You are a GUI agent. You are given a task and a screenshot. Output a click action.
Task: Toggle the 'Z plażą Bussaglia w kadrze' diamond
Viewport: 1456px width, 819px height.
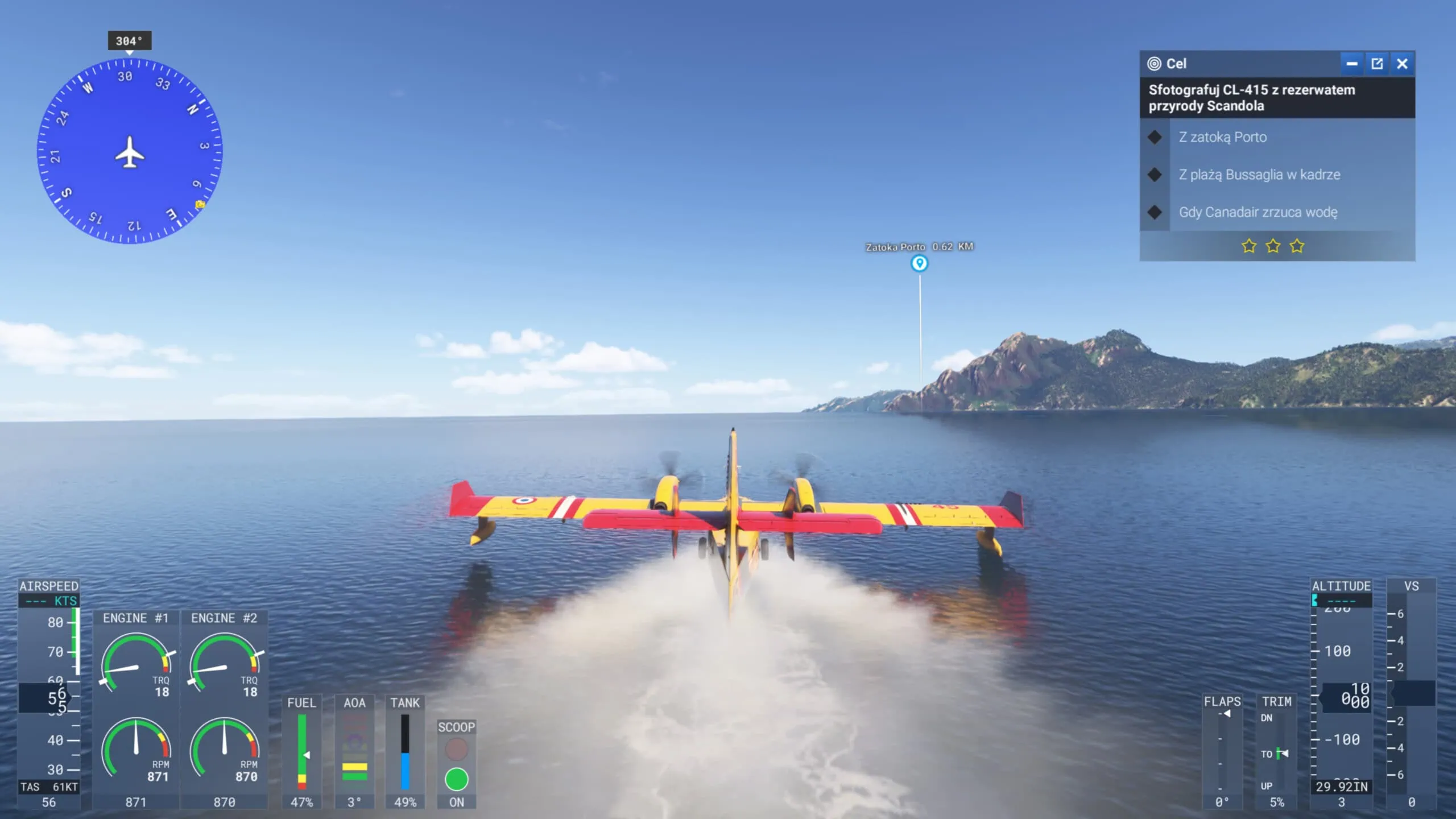coord(1155,175)
